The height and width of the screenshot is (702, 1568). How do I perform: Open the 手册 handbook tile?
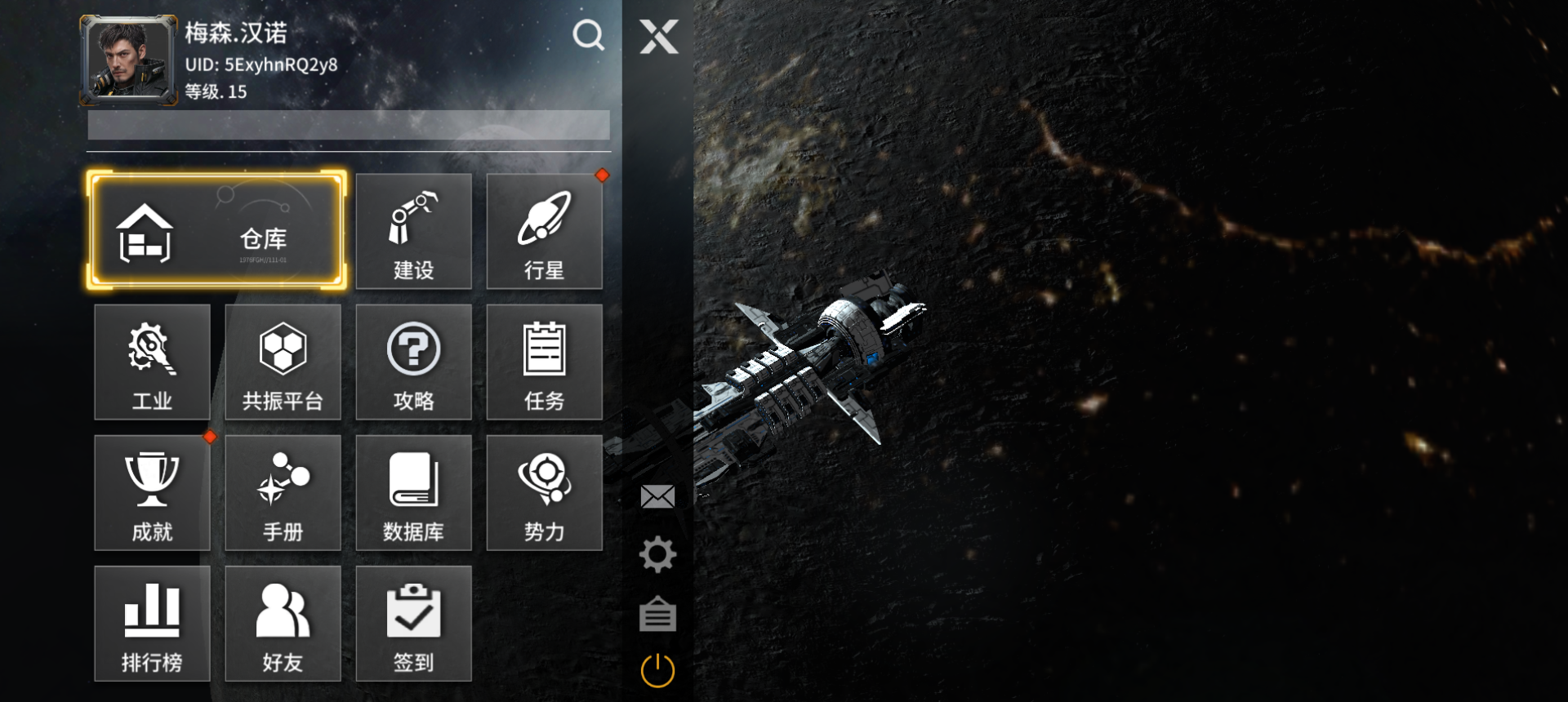(x=283, y=493)
